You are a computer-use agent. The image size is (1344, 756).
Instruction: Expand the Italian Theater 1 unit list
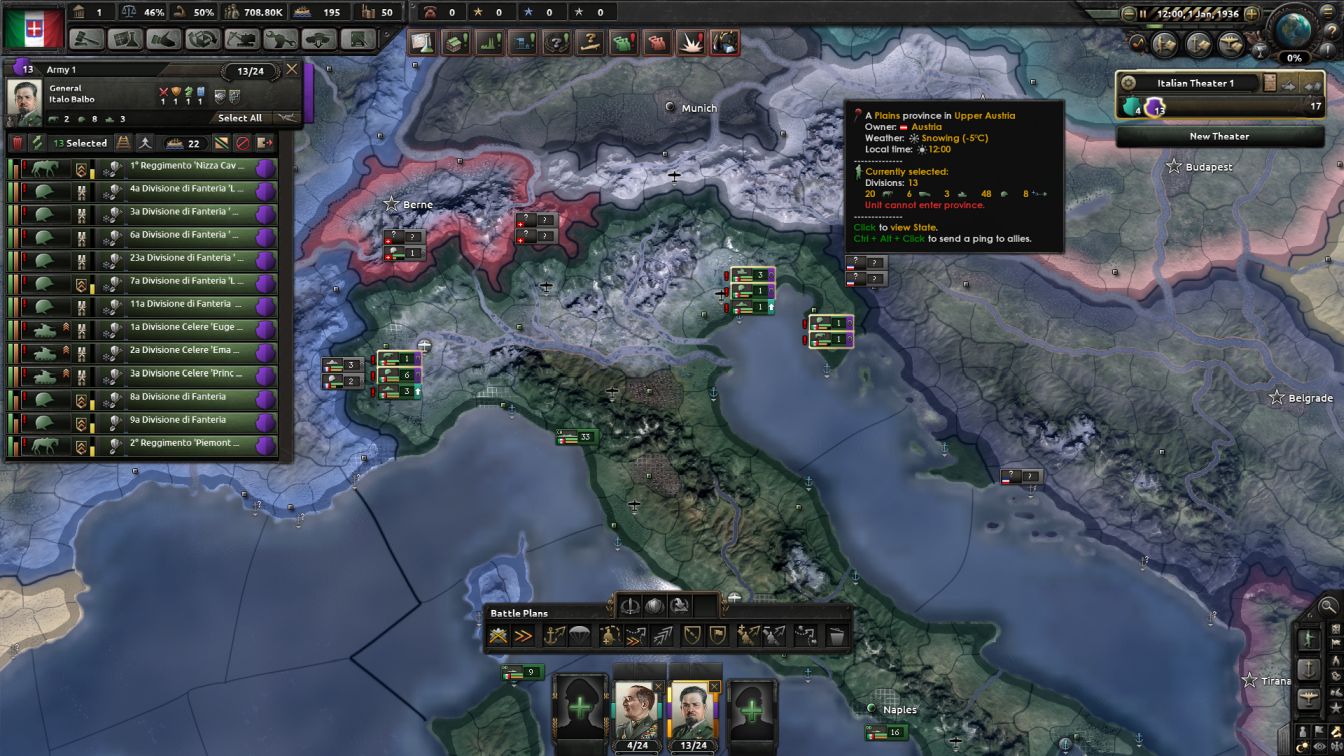[x=1314, y=86]
